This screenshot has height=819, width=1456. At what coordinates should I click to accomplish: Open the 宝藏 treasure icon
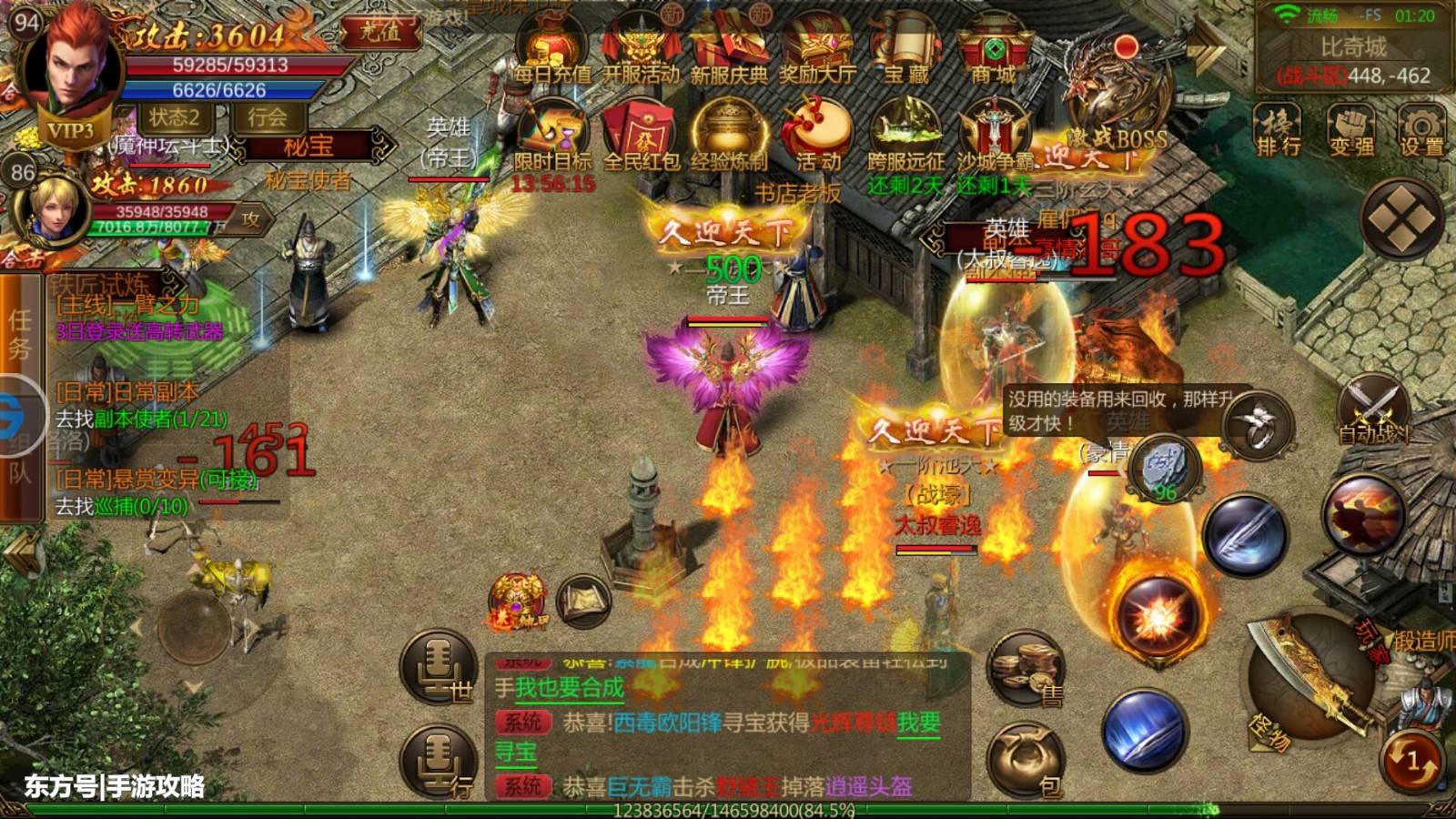click(906, 50)
